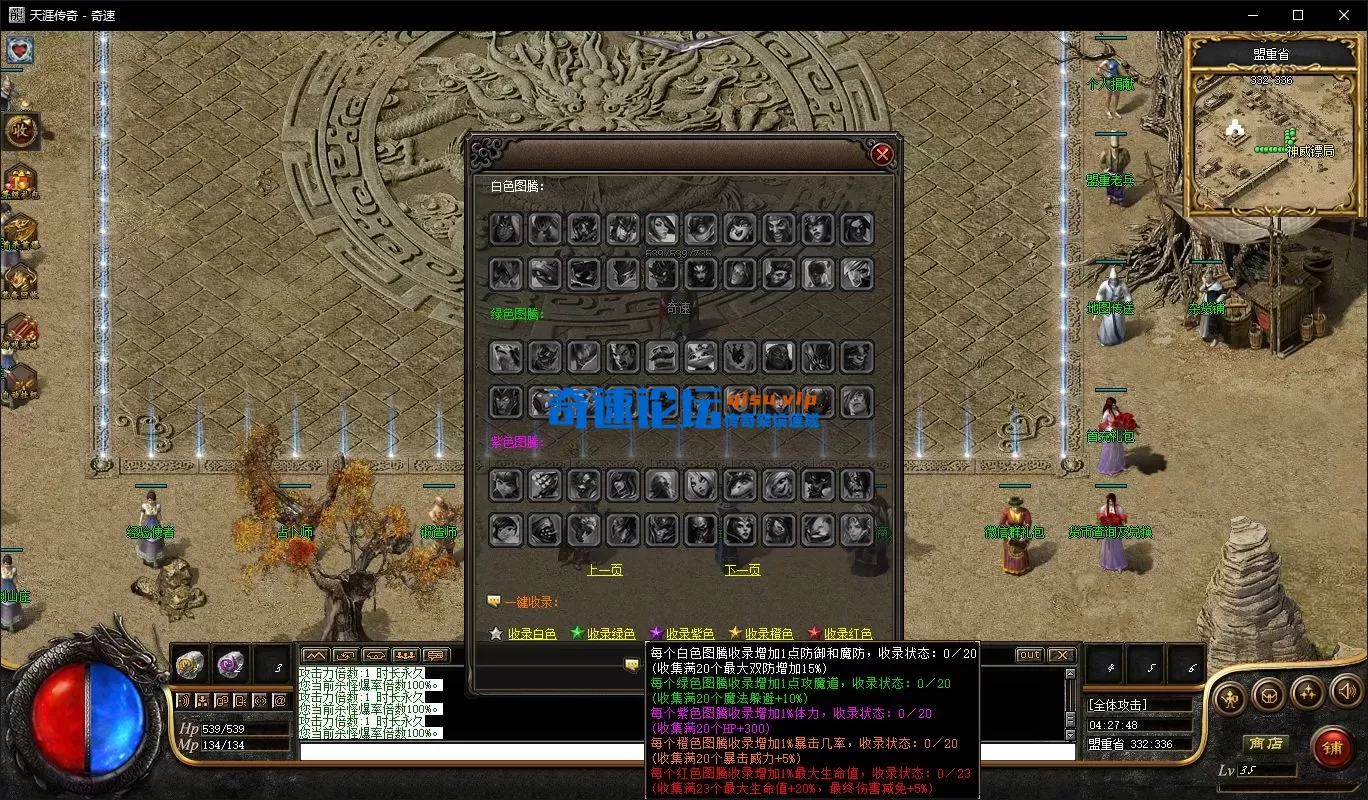Toggle the 全体攻击 attack mode setting
This screenshot has width=1368, height=800.
pos(1116,704)
